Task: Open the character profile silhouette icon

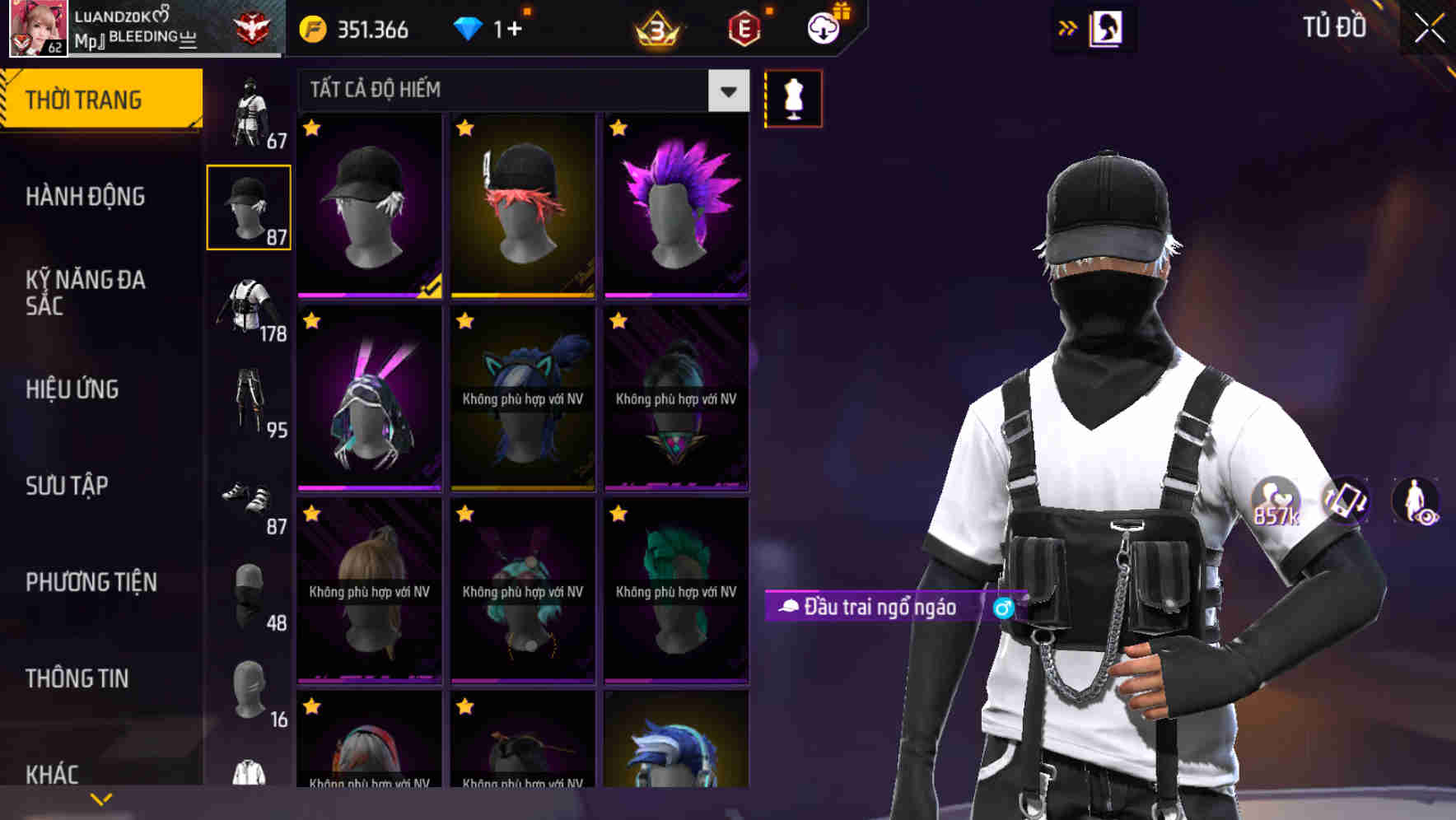Action: click(1108, 27)
